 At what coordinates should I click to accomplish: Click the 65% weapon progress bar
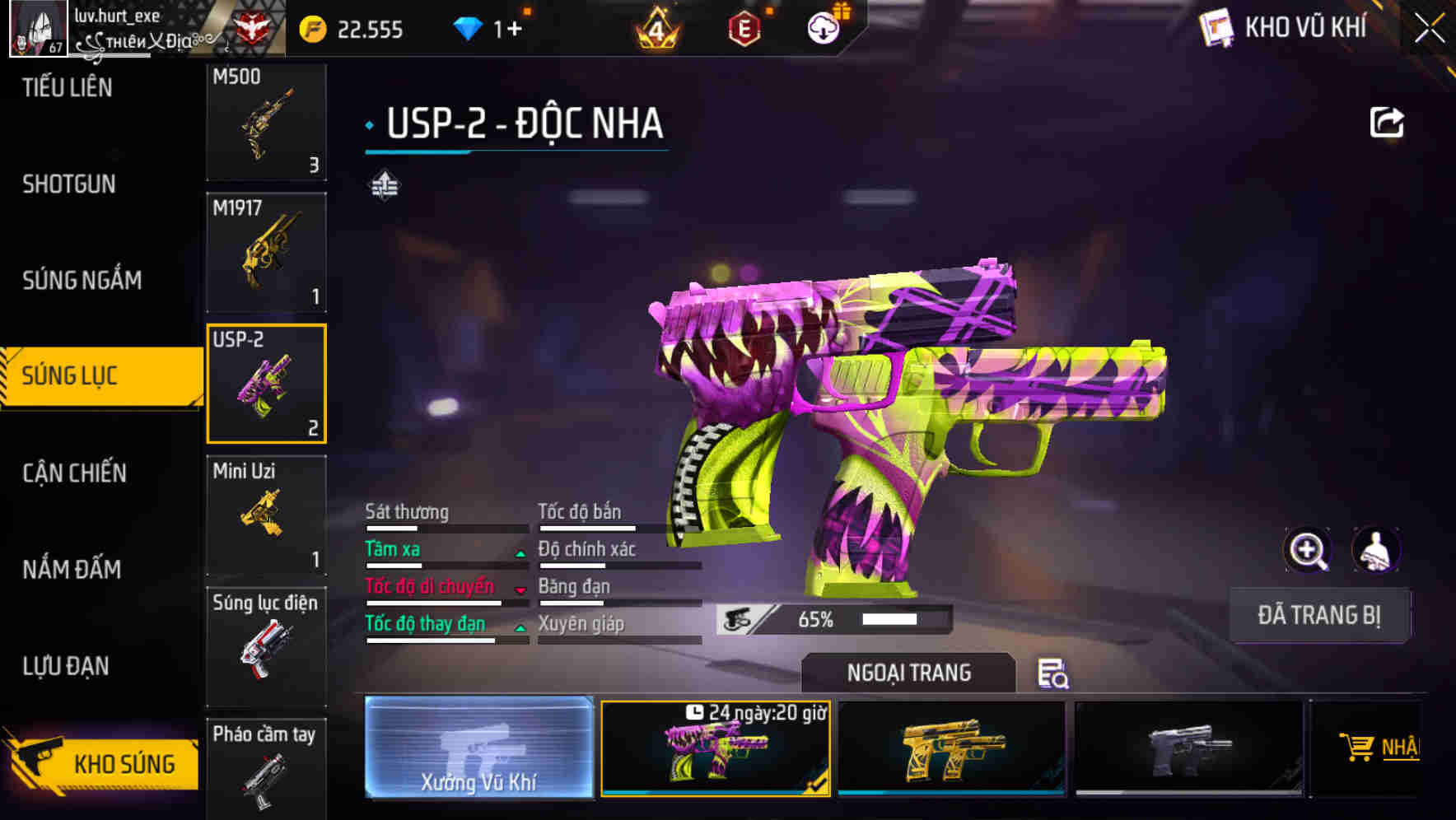pyautogui.click(x=832, y=618)
